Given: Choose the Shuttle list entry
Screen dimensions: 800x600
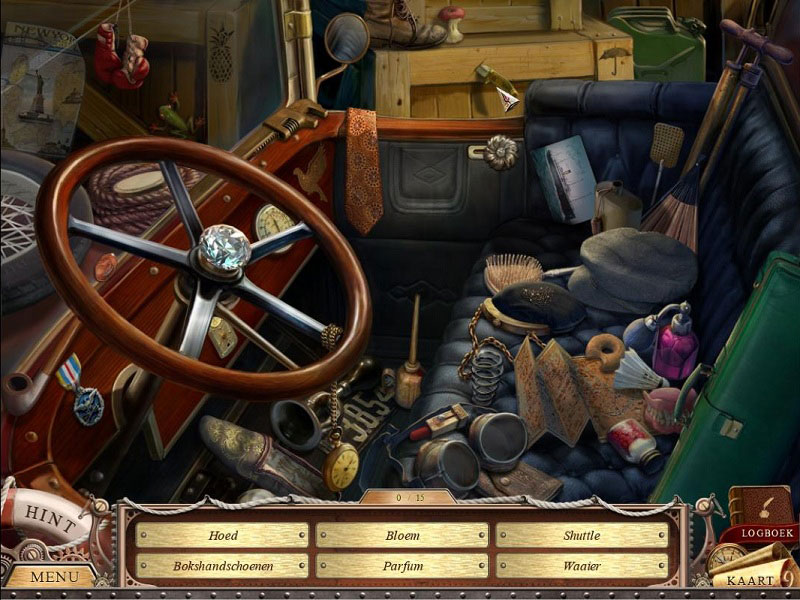Looking at the screenshot, I should pos(581,536).
